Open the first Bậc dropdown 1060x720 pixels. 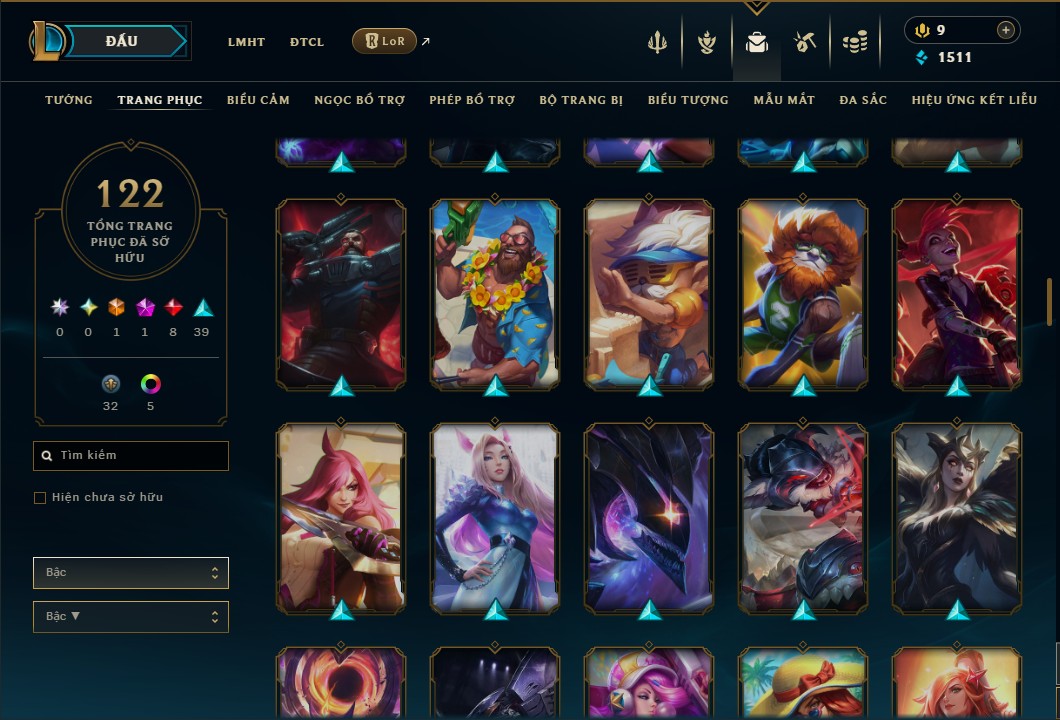131,573
